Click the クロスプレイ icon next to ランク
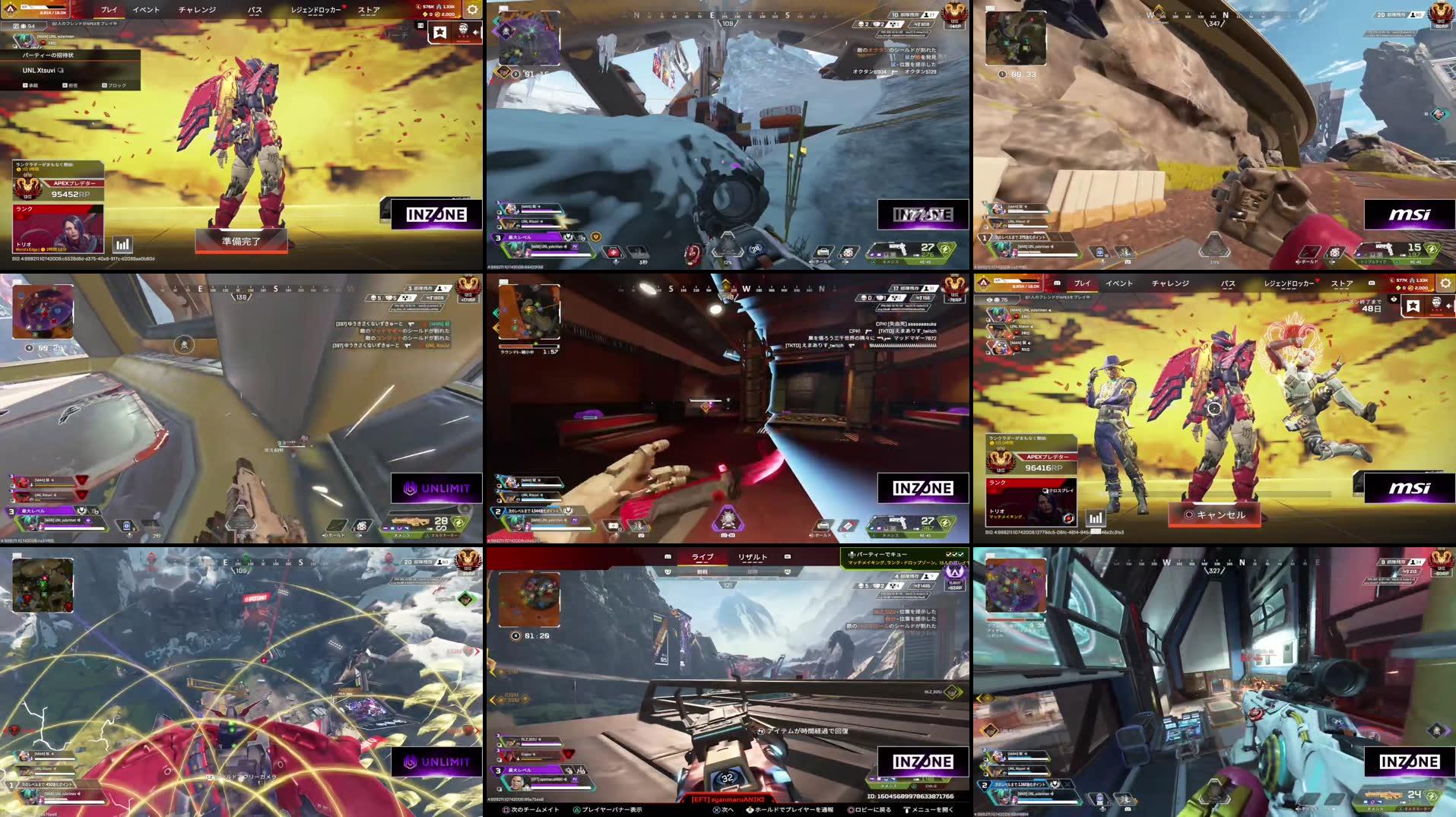1456x817 pixels. point(1045,490)
